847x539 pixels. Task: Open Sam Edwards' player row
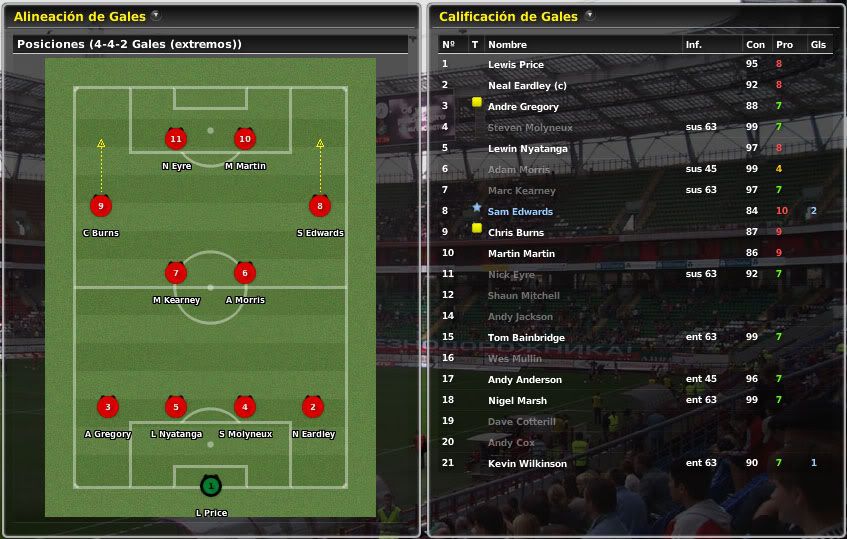(x=520, y=212)
